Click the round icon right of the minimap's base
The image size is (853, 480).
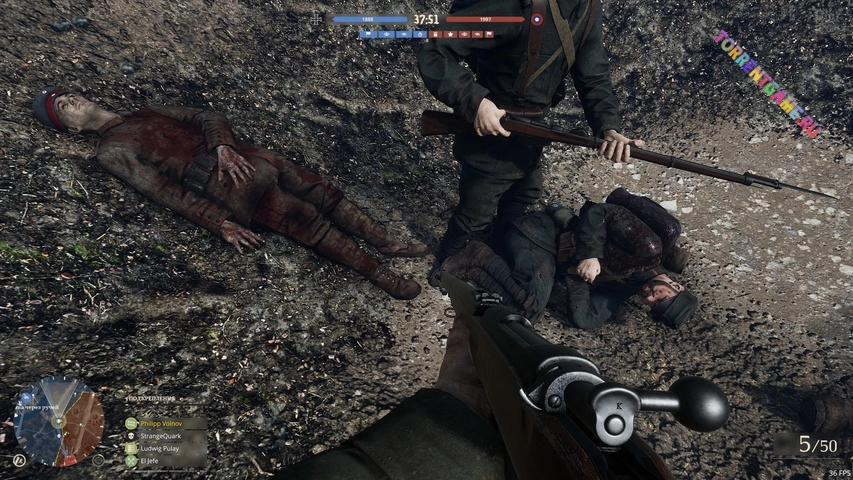pos(98,460)
